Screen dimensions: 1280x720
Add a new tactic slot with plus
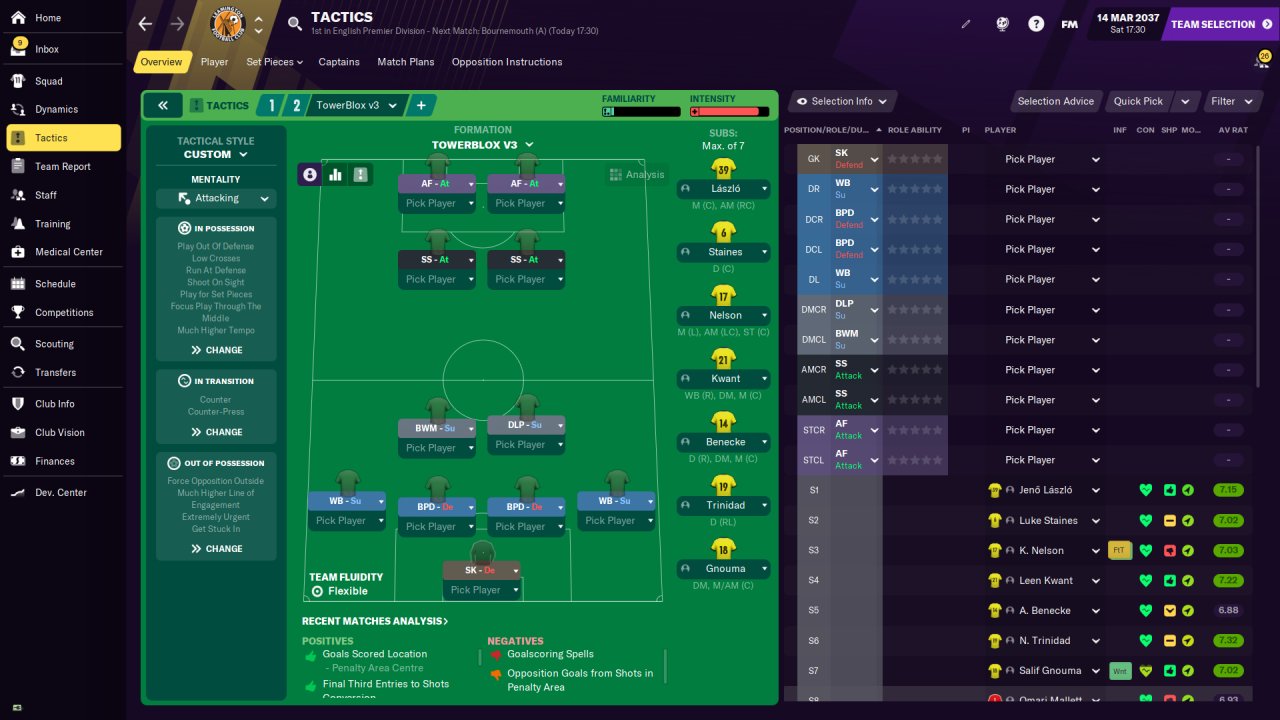tap(421, 105)
